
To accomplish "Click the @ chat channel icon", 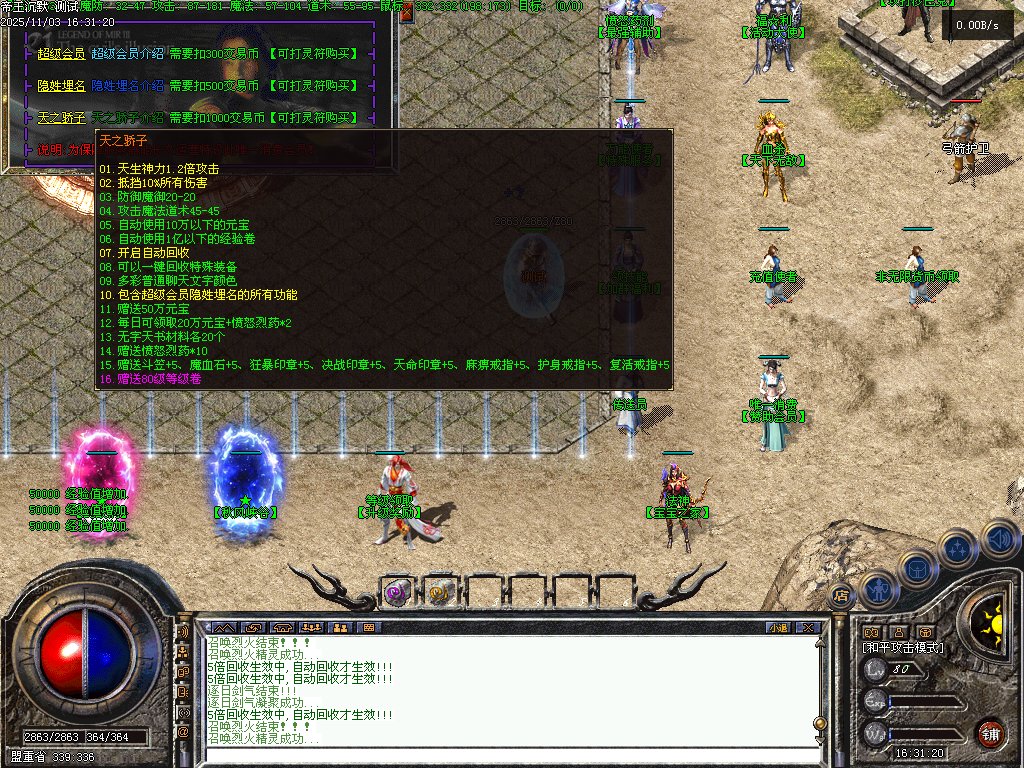I will click(183, 732).
